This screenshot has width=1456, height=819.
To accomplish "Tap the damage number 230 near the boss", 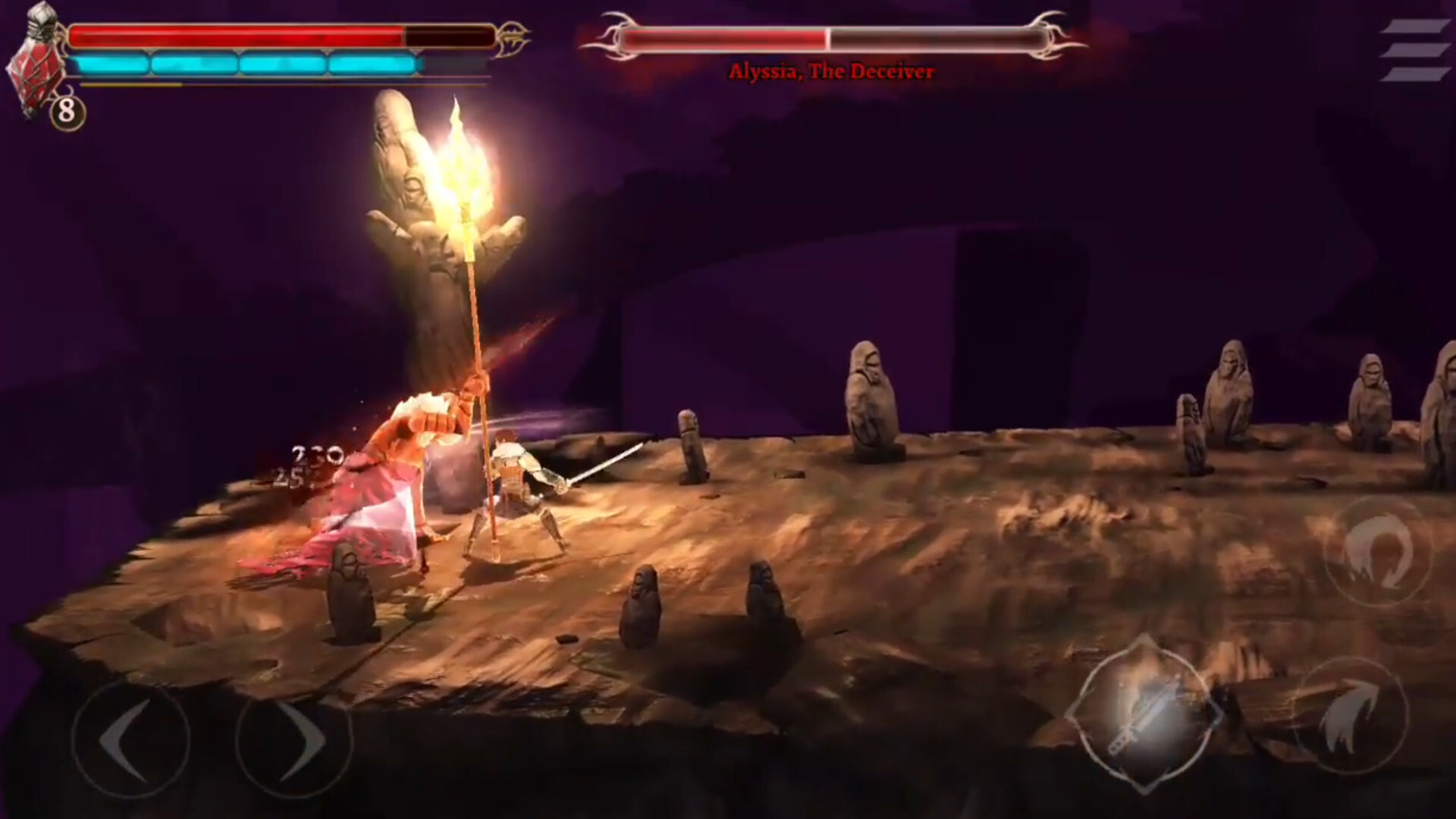I will [318, 455].
